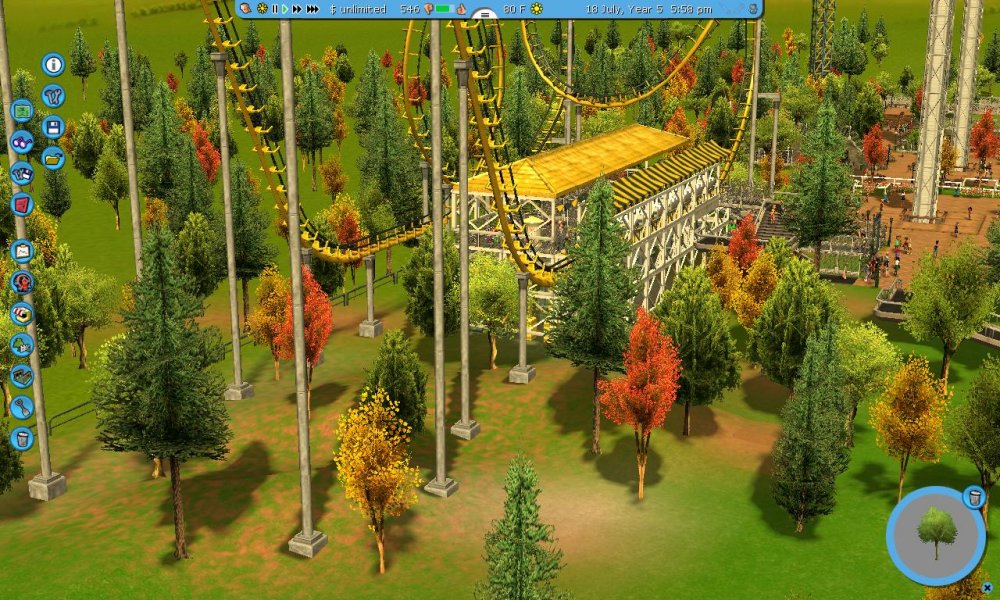The image size is (1000, 600).
Task: Open the wrench tools and options menu
Action: (53, 96)
